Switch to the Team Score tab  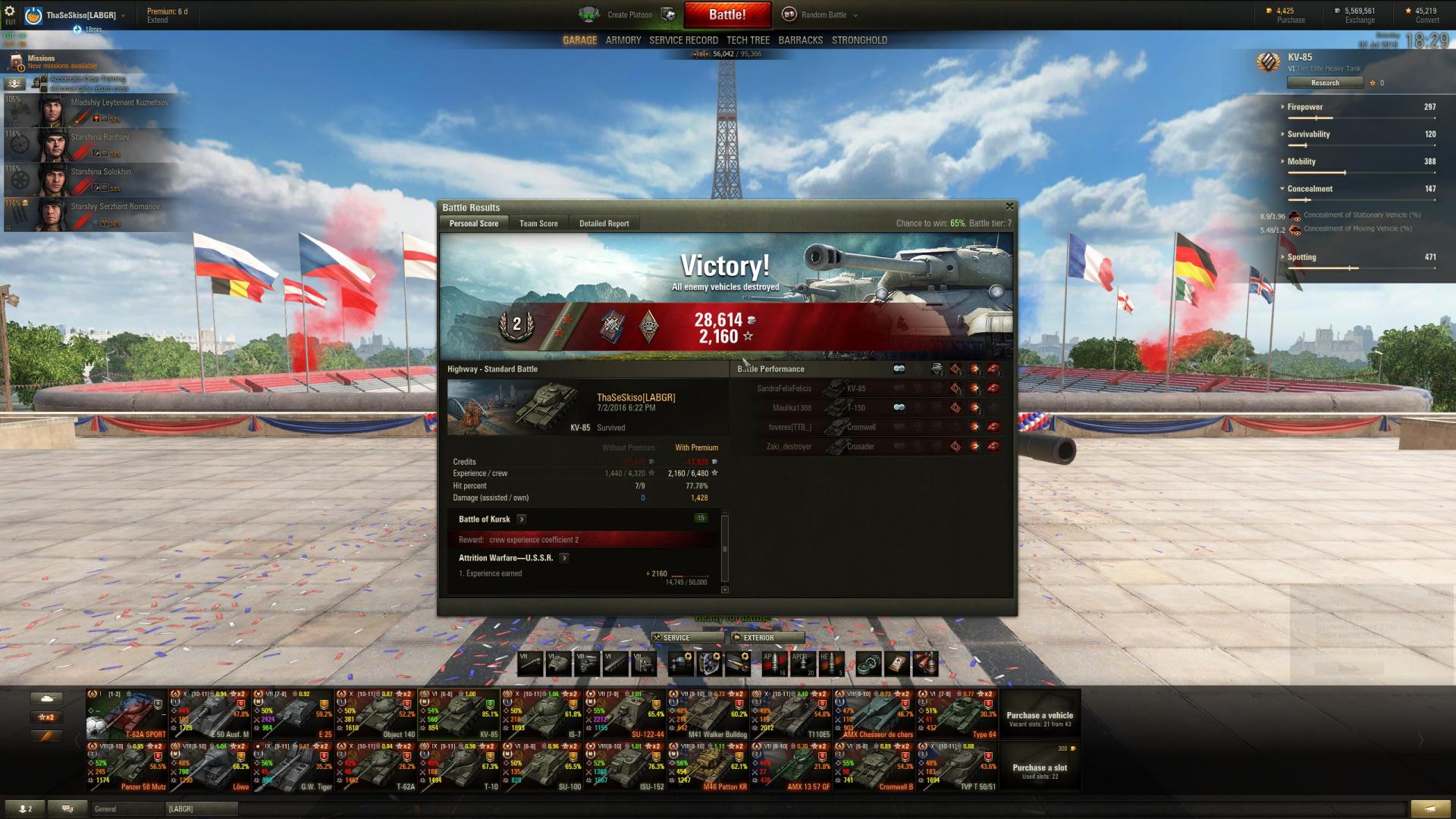point(538,224)
